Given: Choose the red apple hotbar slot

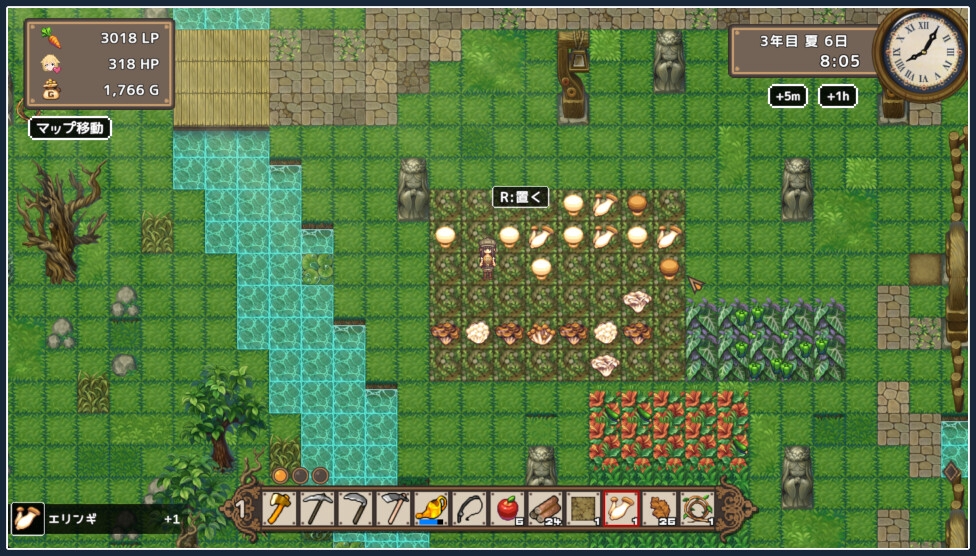Looking at the screenshot, I should coord(507,509).
